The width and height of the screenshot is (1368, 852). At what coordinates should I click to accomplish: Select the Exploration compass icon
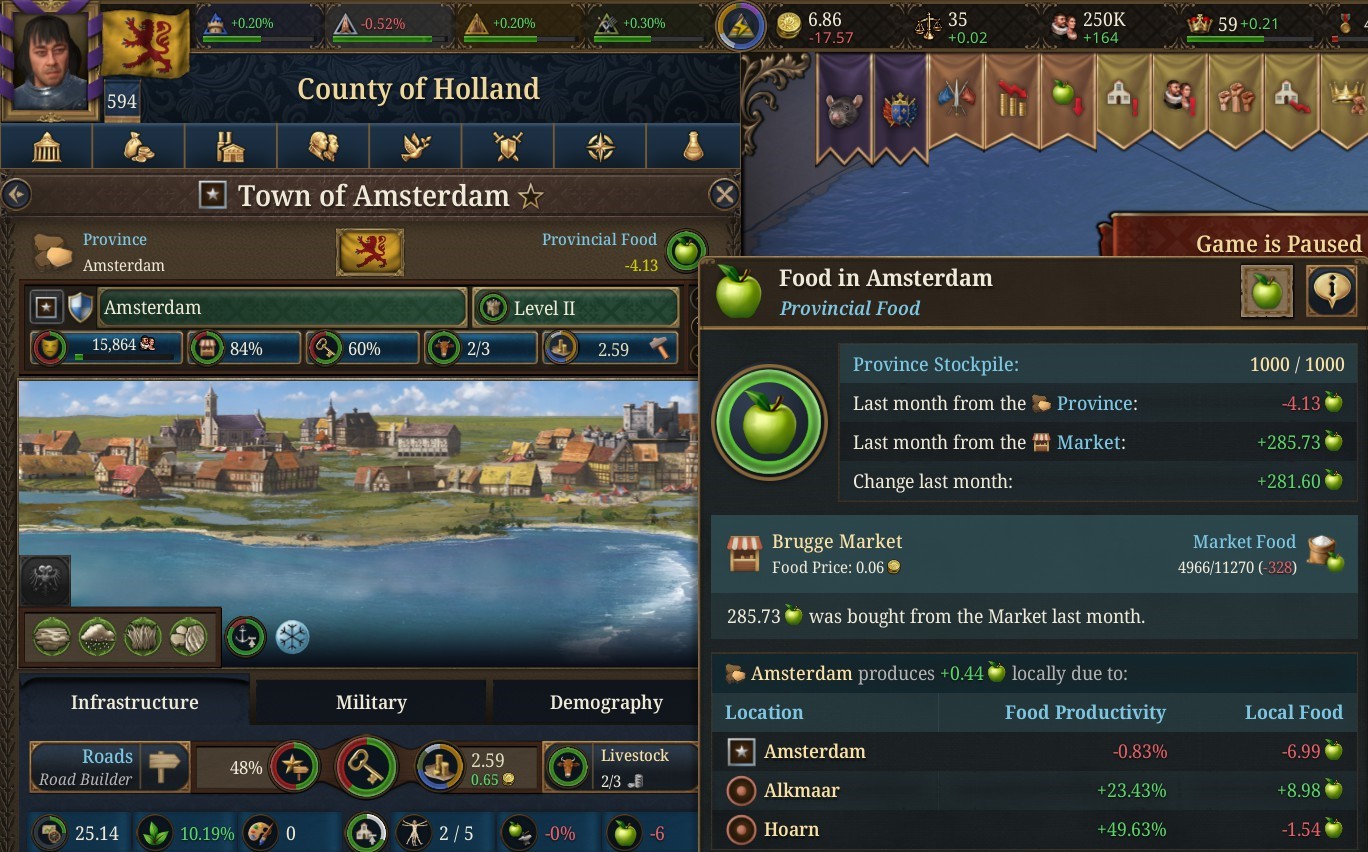[x=599, y=145]
